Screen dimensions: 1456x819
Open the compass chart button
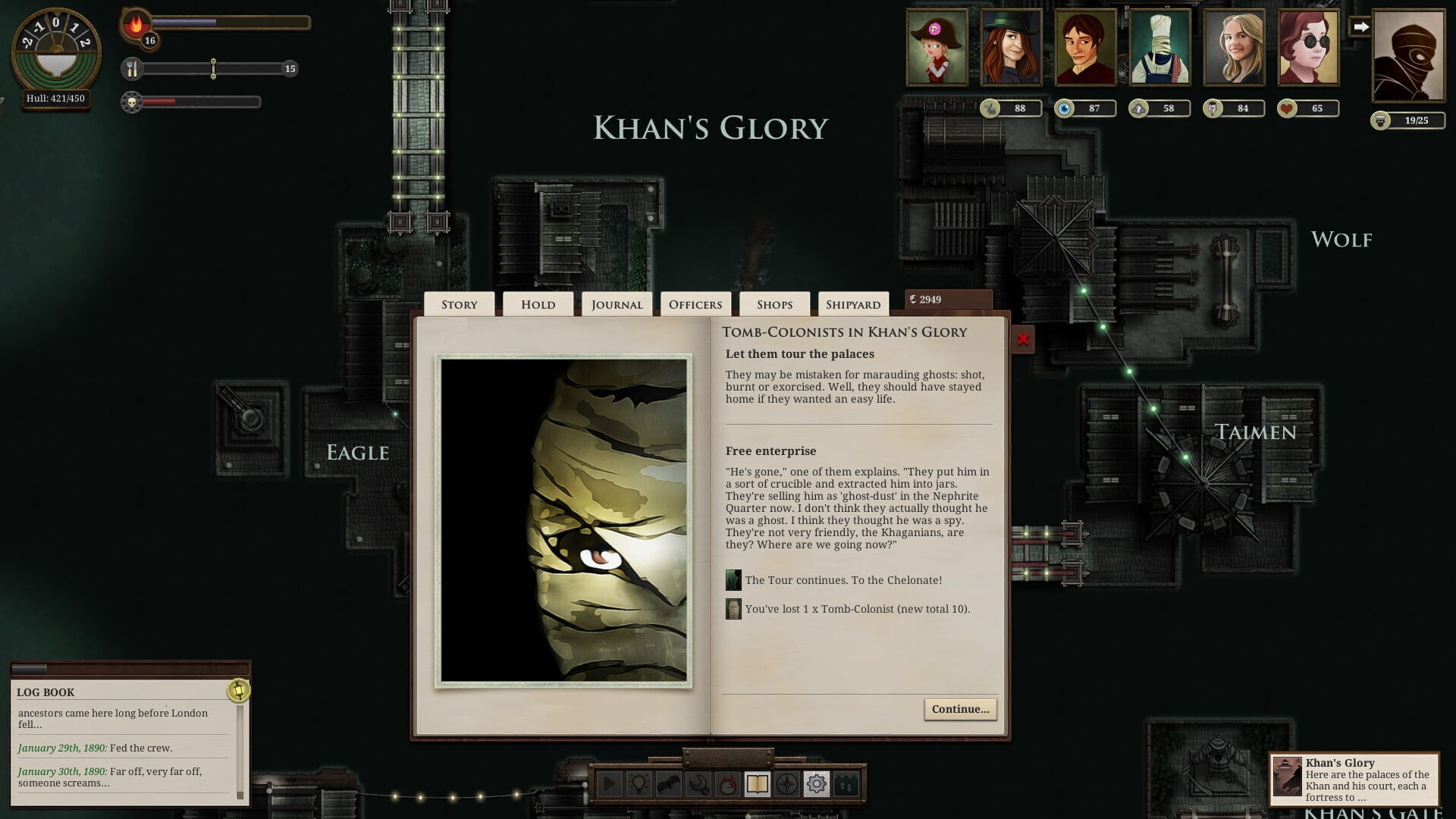point(787,783)
